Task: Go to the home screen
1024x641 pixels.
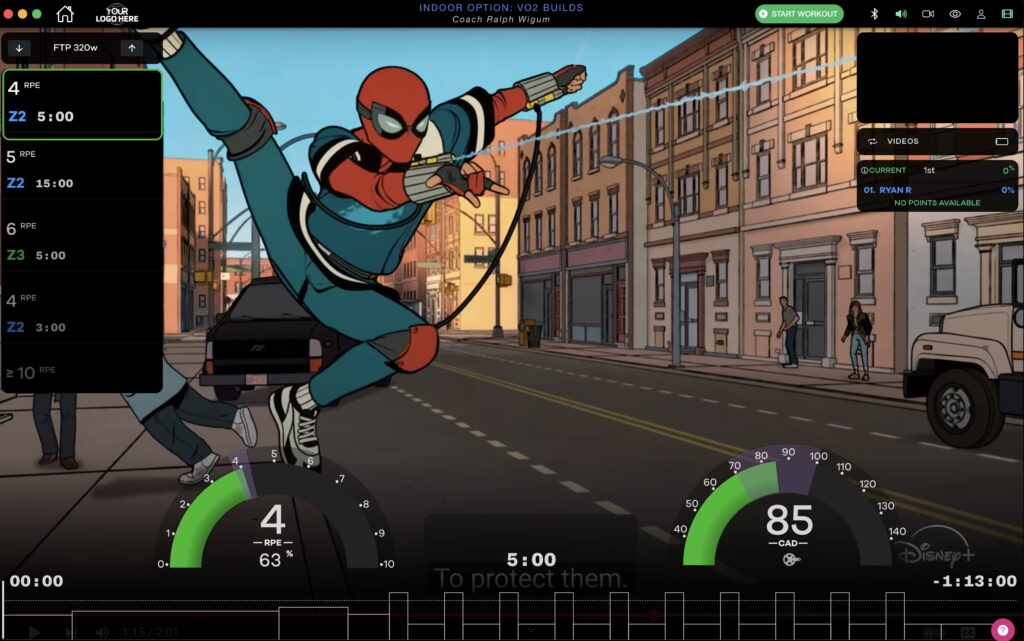Action: tap(65, 14)
